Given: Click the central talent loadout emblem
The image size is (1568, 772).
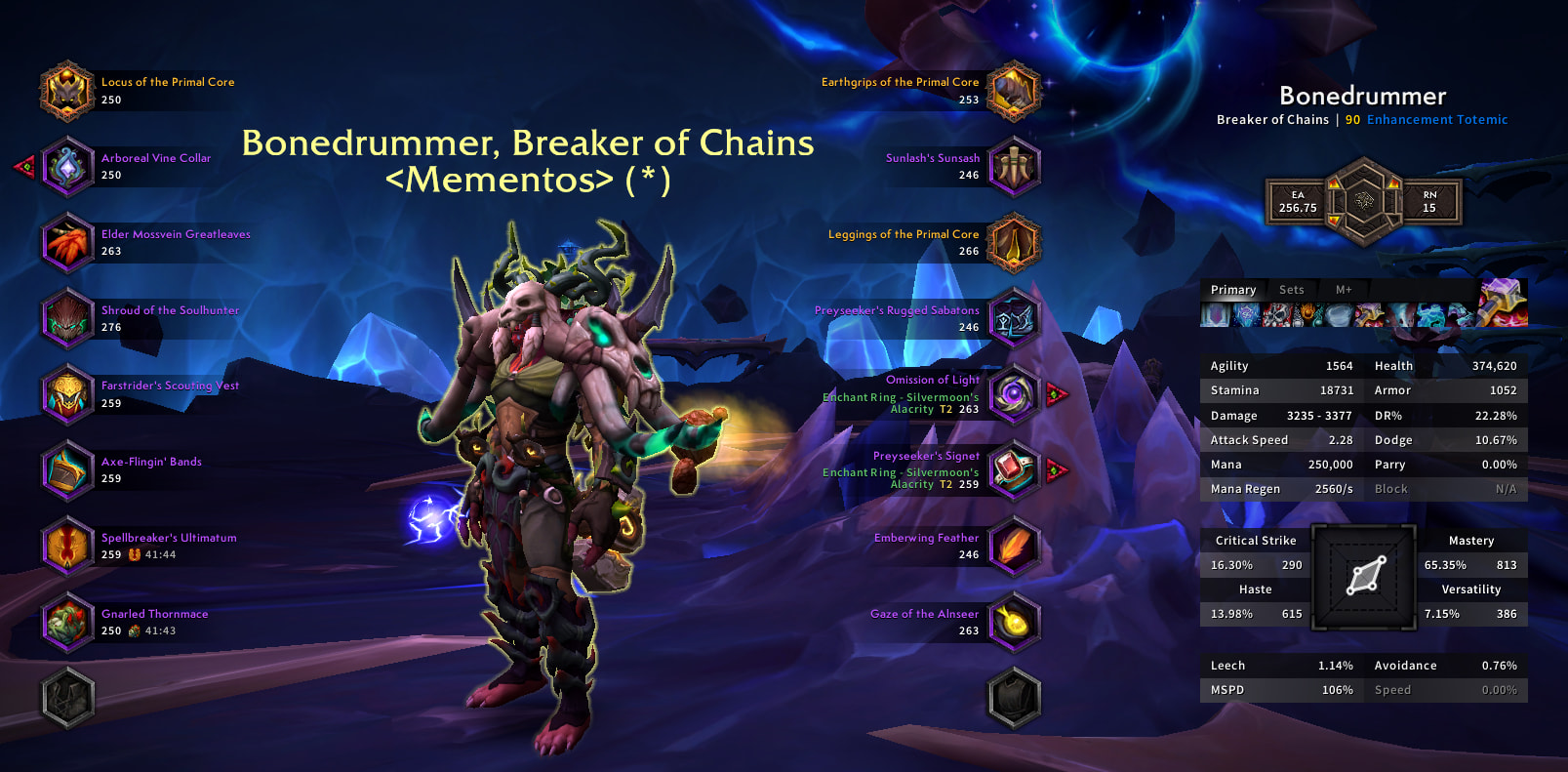Looking at the screenshot, I should point(1363,202).
